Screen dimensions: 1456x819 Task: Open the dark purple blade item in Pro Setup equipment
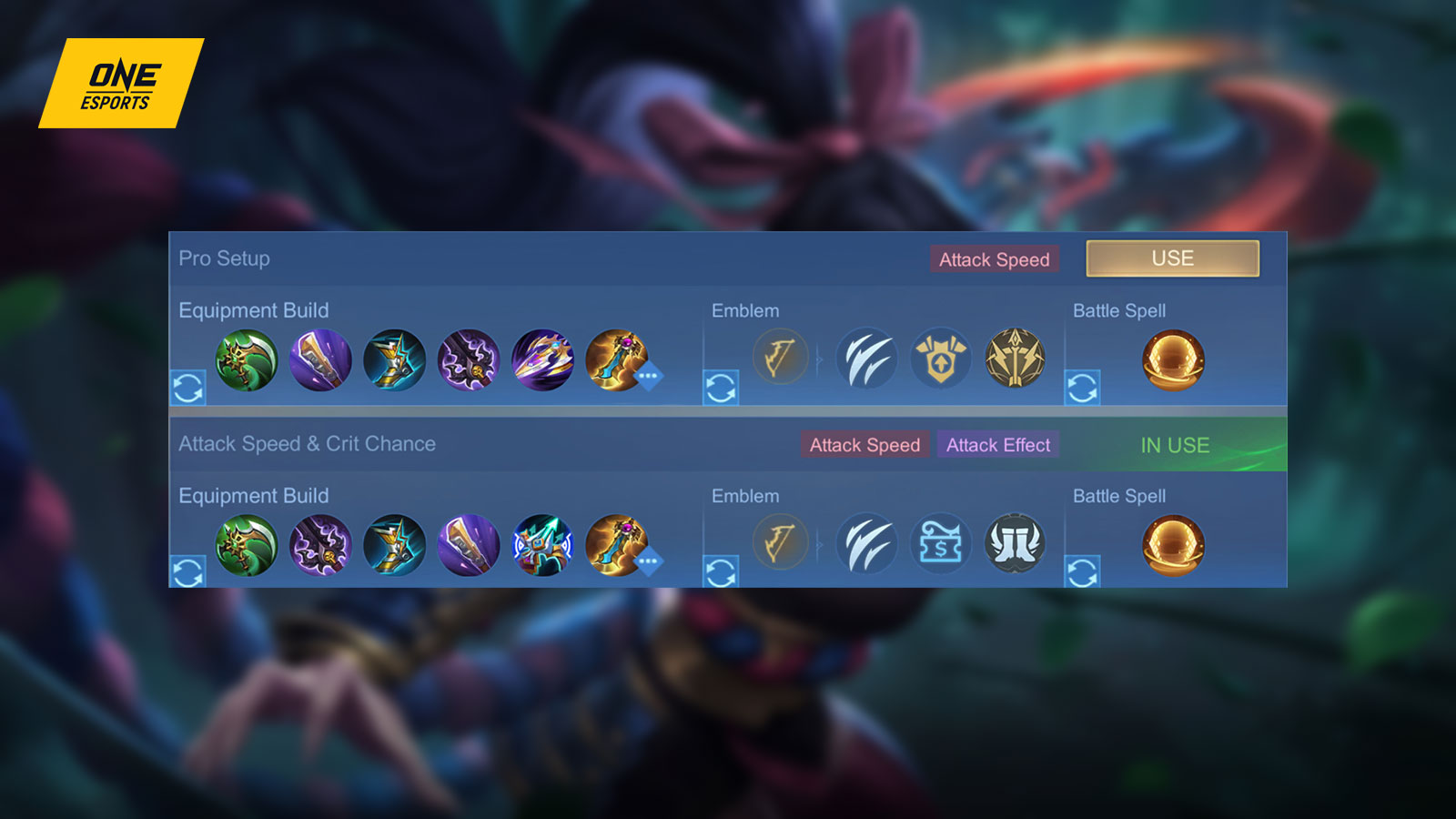[466, 360]
